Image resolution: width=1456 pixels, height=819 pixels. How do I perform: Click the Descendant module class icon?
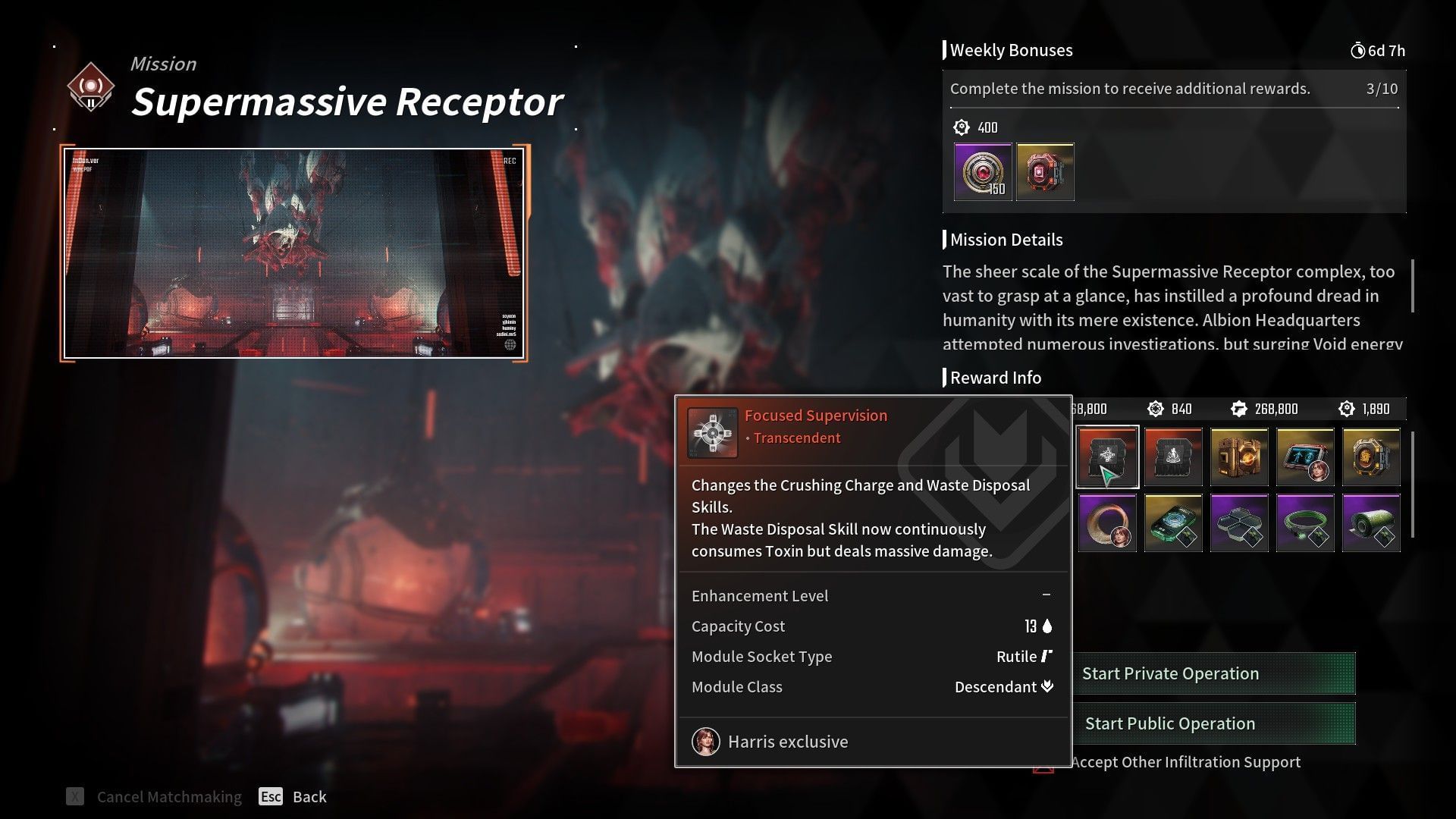(x=1047, y=686)
